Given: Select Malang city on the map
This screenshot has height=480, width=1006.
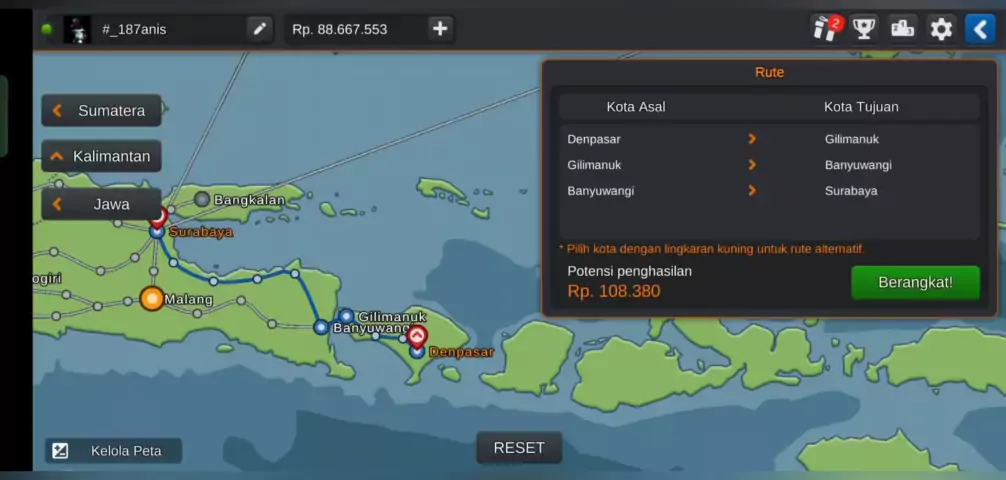Looking at the screenshot, I should coord(152,298).
